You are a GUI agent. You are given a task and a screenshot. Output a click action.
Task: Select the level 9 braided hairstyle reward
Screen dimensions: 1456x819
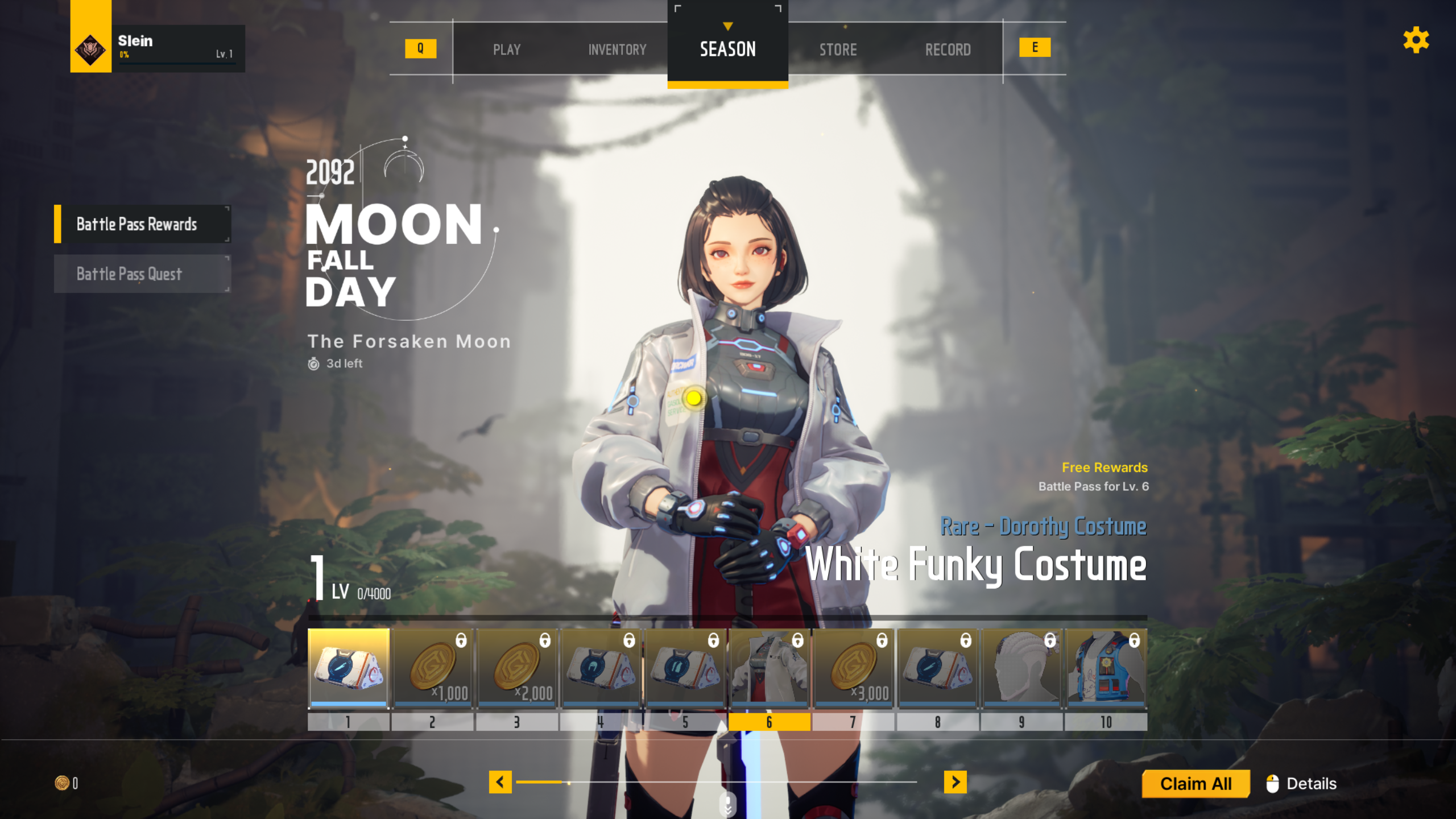pos(1021,668)
